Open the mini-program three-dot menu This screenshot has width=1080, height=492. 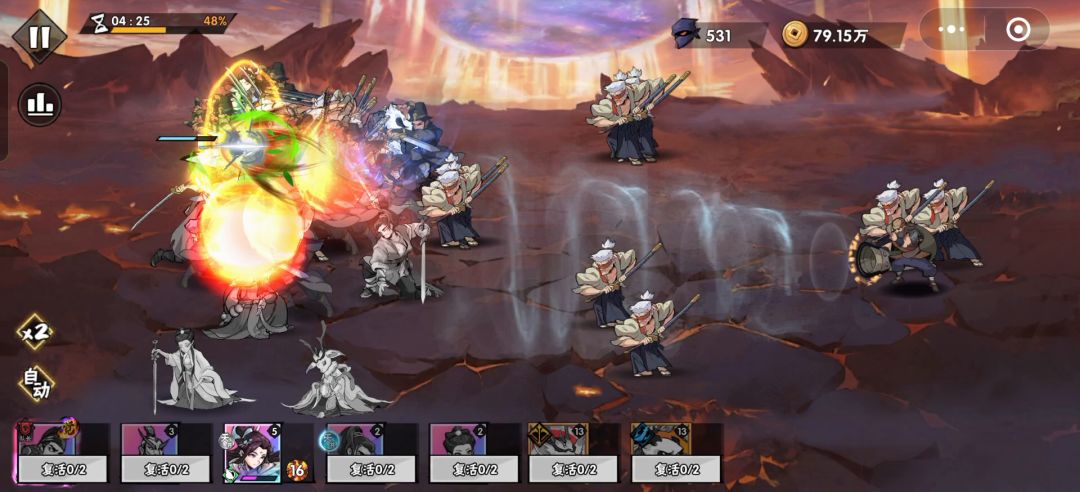click(x=951, y=30)
